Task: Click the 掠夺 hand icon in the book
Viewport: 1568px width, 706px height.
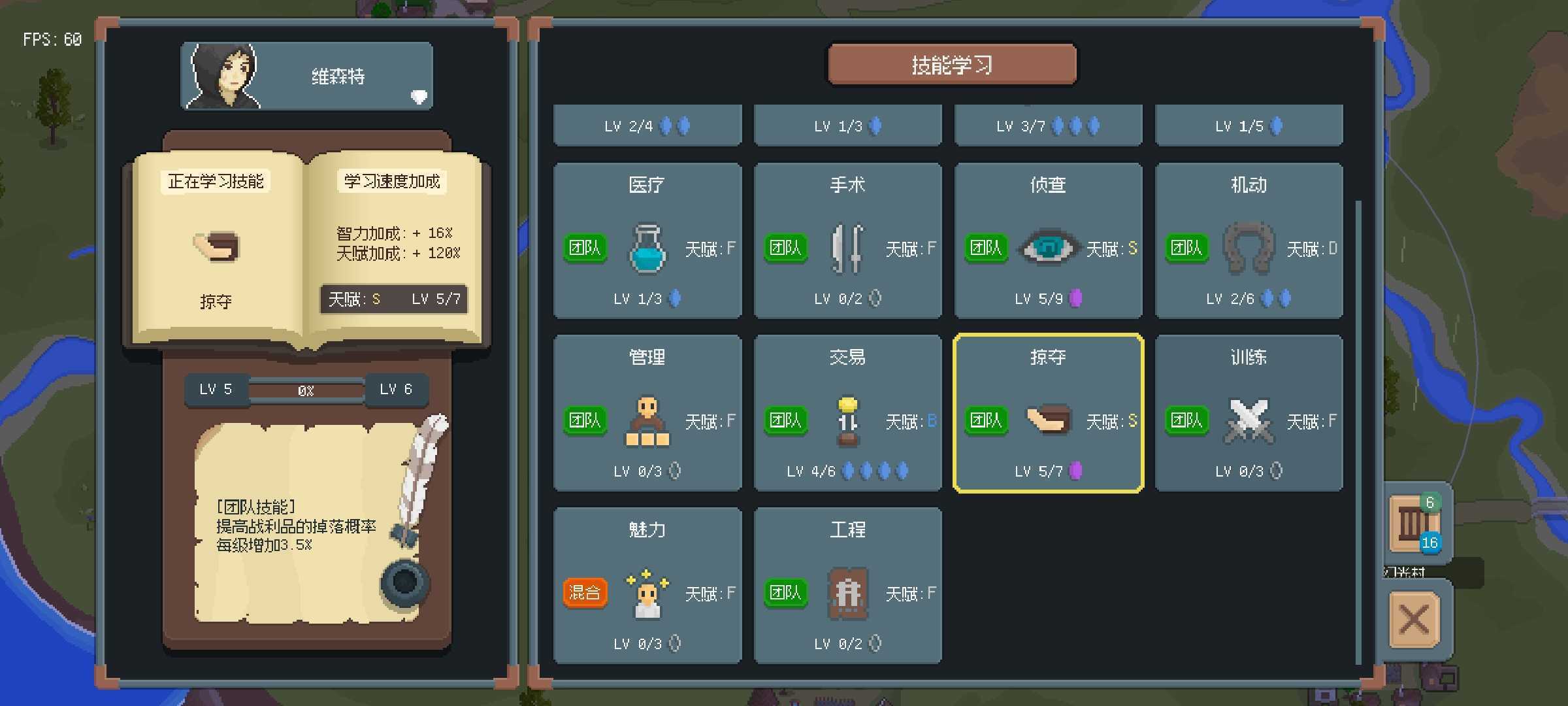Action: 216,246
